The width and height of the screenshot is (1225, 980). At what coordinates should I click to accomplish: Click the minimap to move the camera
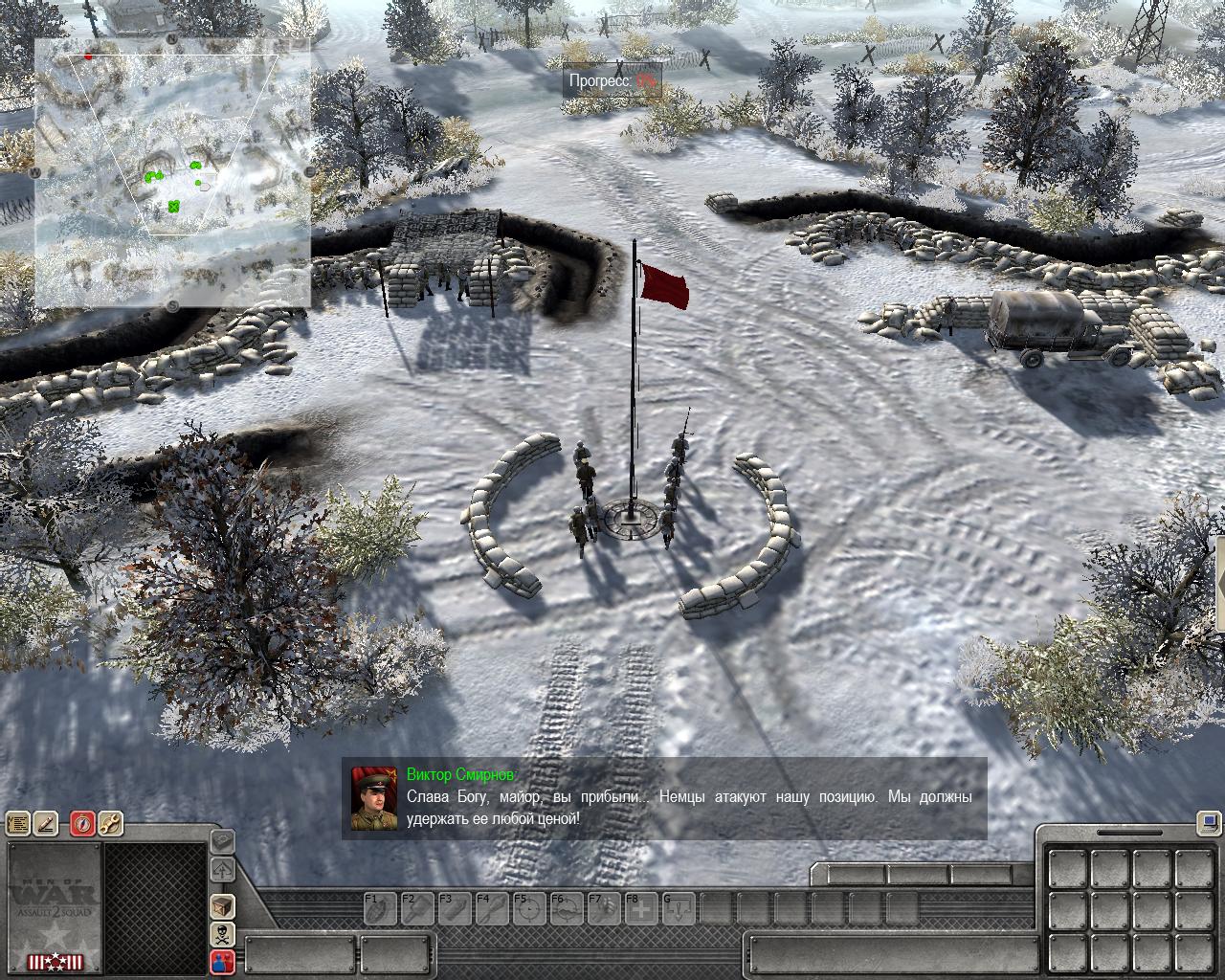click(x=172, y=172)
